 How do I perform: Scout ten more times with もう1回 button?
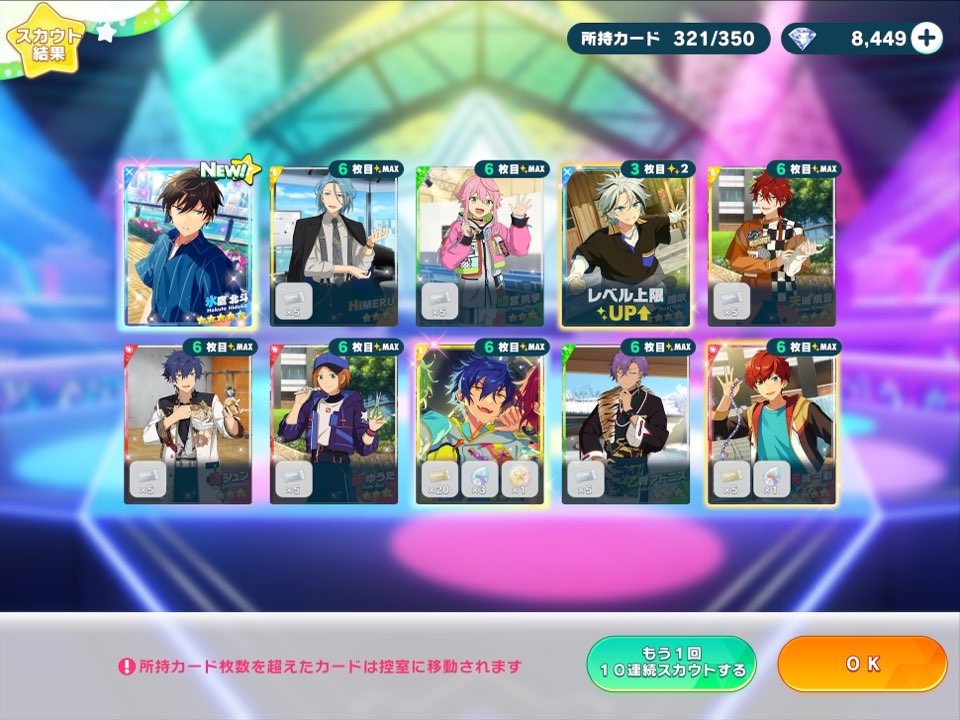pyautogui.click(x=670, y=664)
